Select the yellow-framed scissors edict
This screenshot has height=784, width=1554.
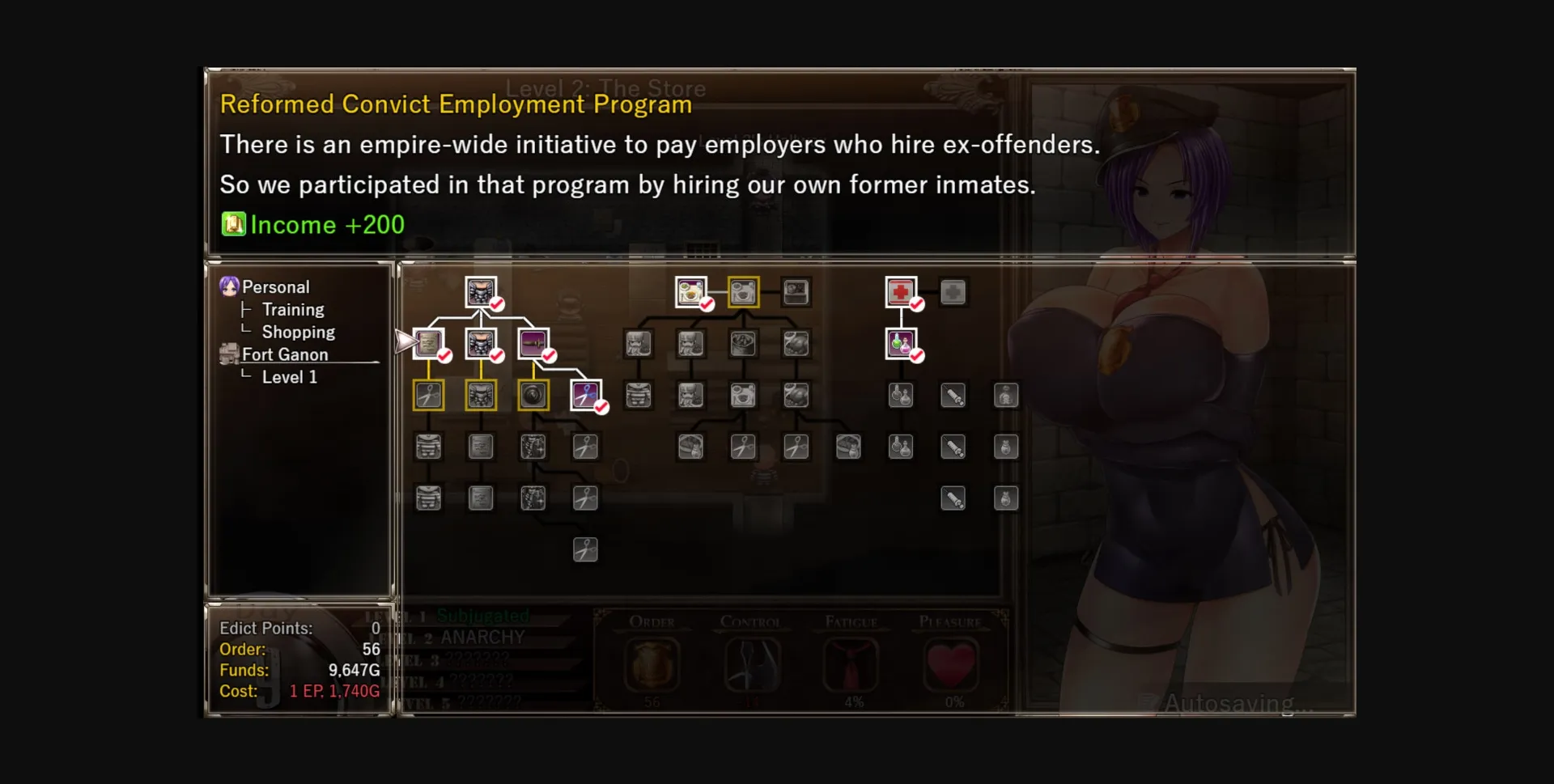click(429, 395)
